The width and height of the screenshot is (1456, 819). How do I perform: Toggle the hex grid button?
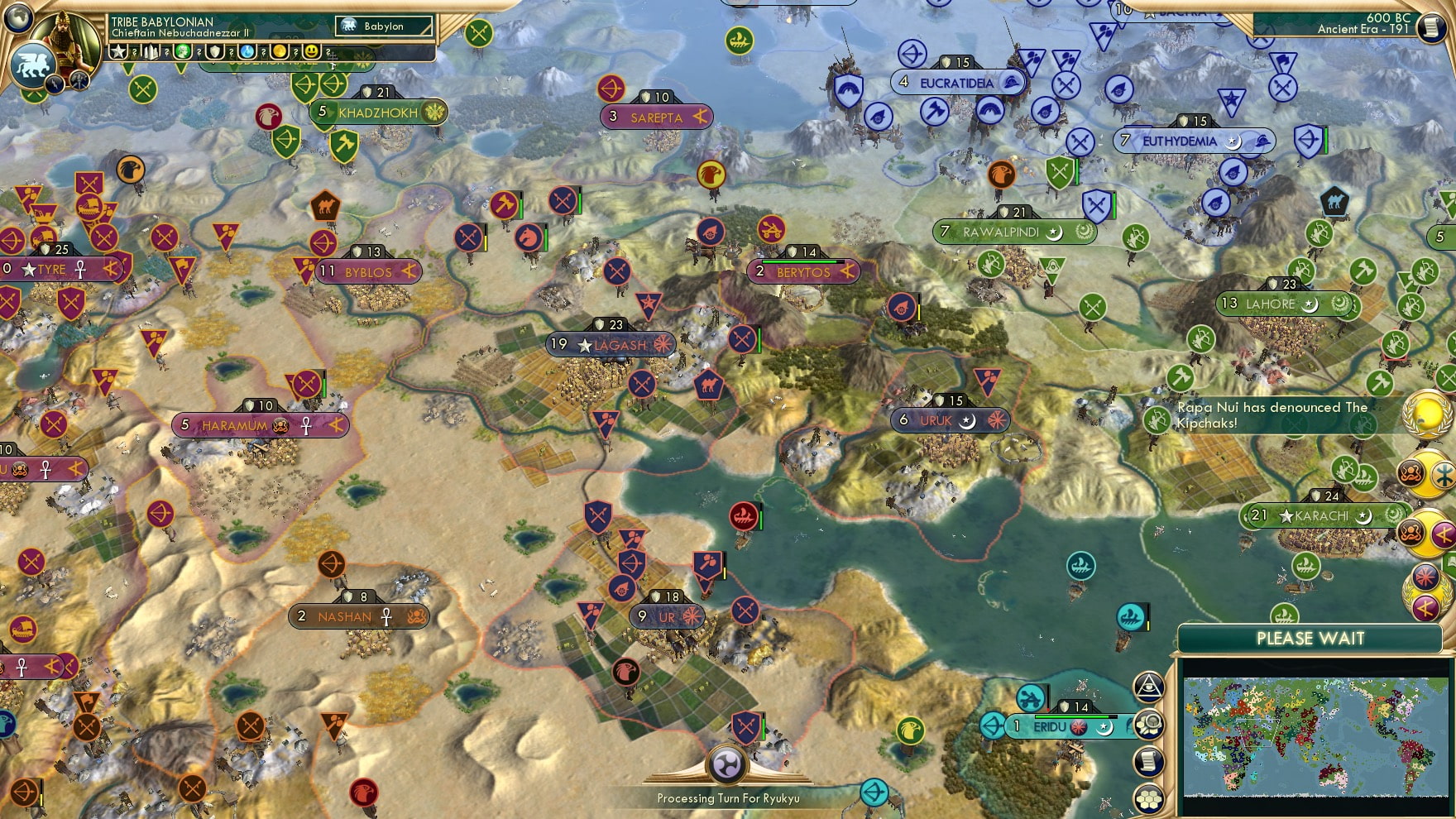pos(1149,798)
